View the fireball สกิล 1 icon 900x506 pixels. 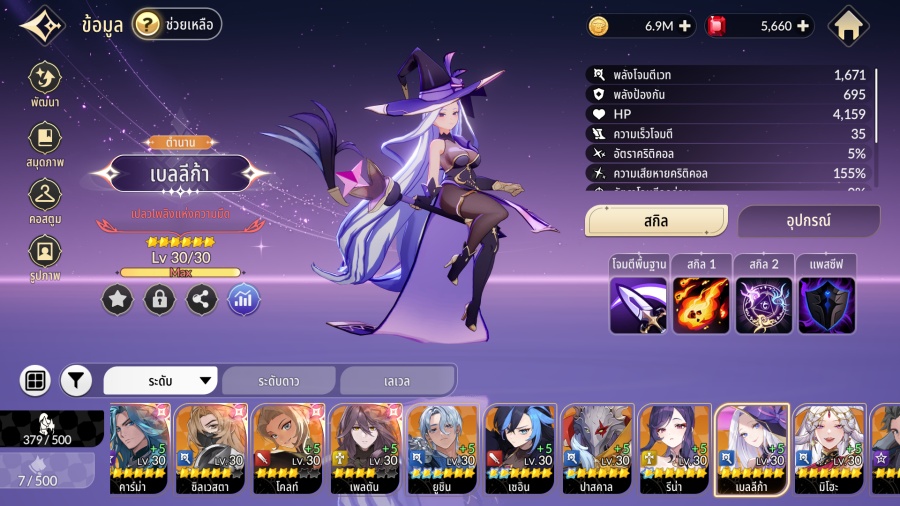pyautogui.click(x=700, y=305)
